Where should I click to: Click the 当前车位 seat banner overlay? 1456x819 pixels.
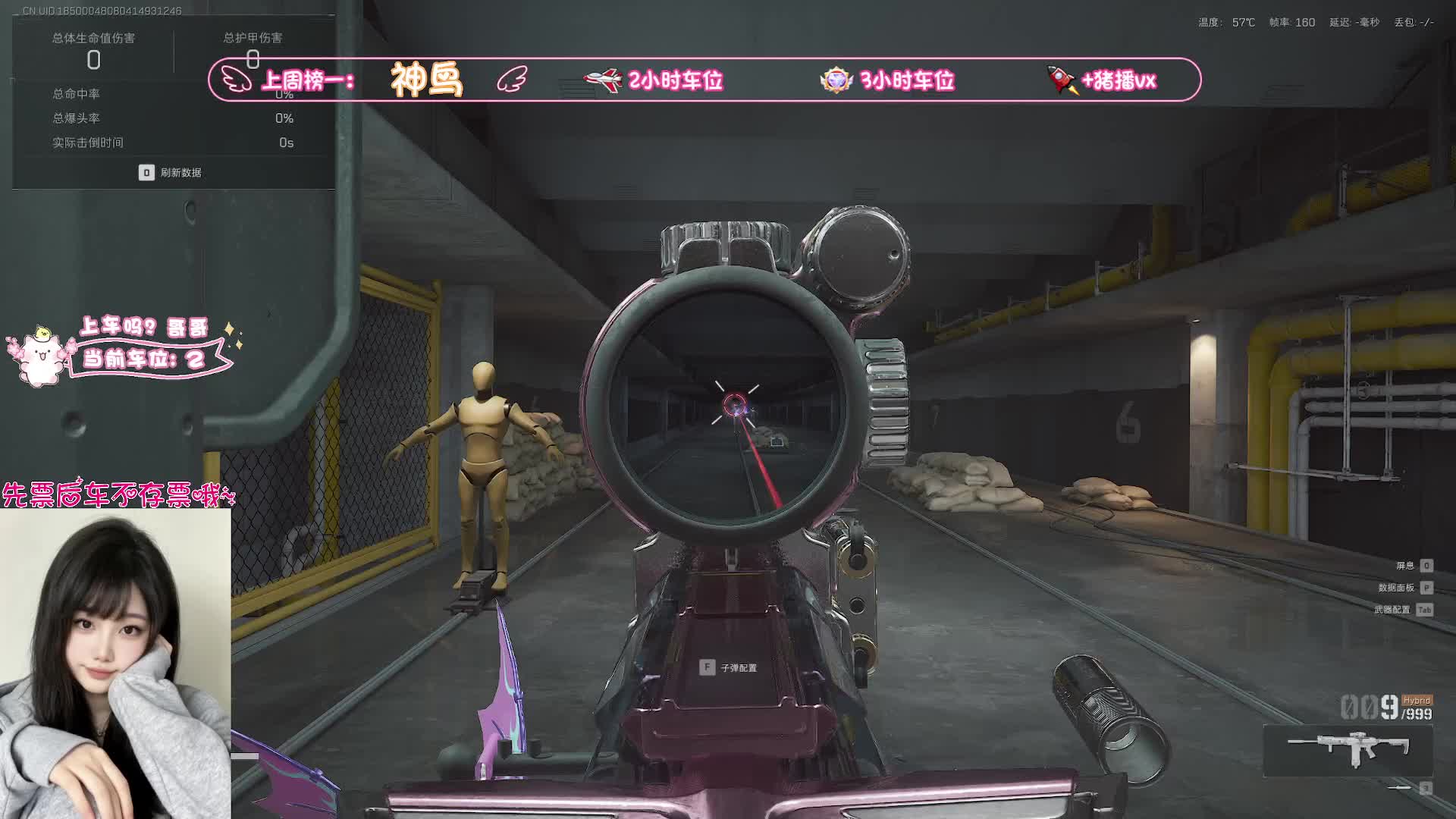[144, 358]
